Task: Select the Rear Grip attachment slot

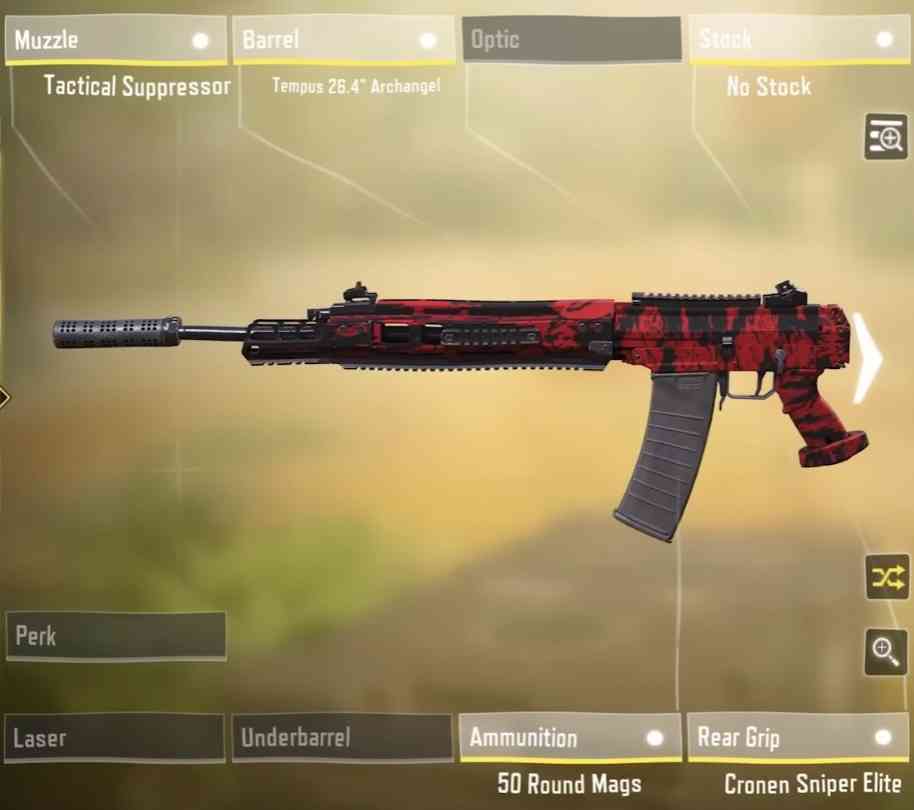Action: click(797, 739)
